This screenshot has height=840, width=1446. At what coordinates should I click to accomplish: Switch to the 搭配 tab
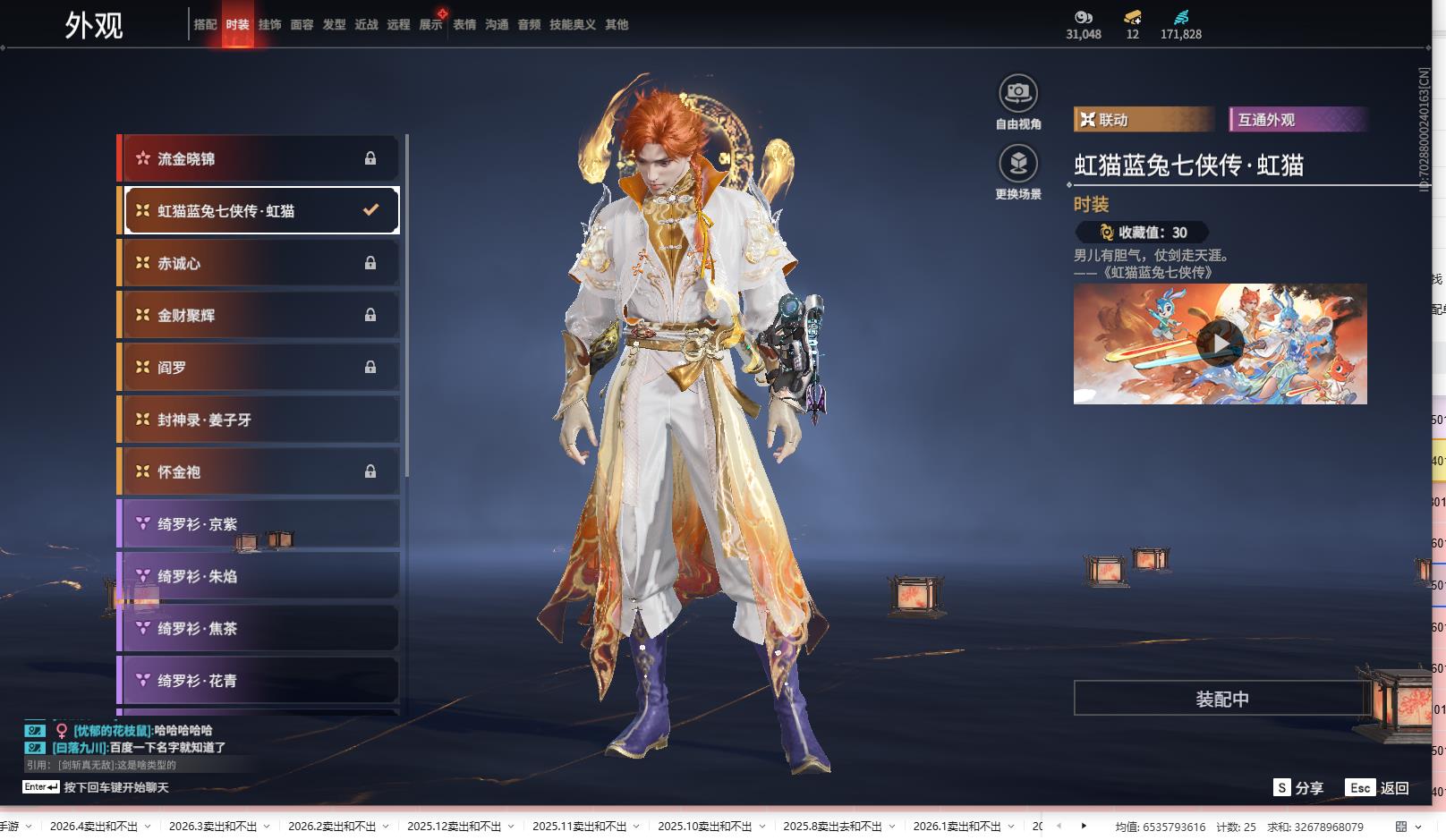point(205,25)
